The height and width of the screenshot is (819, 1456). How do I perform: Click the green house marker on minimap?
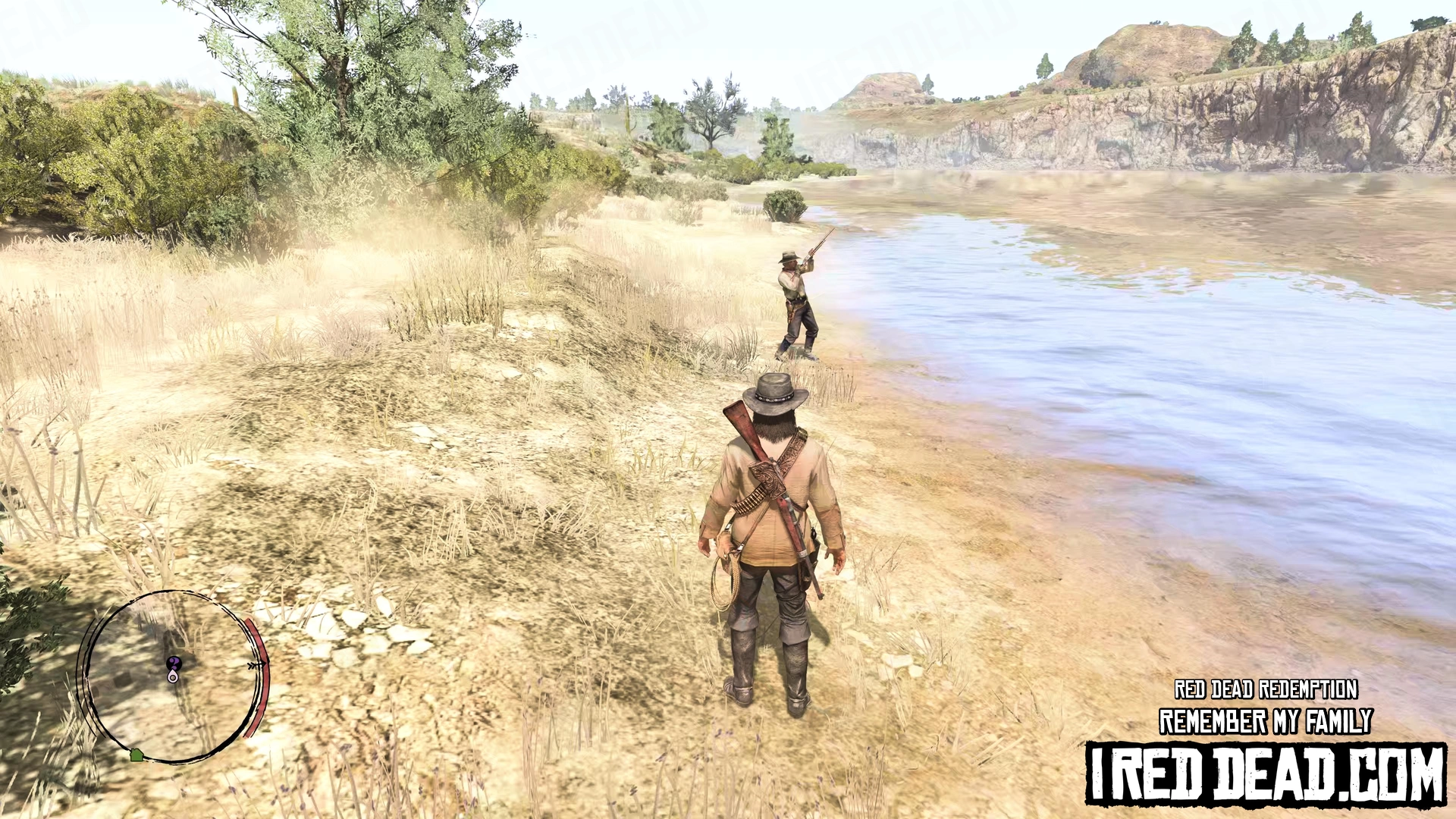(136, 755)
